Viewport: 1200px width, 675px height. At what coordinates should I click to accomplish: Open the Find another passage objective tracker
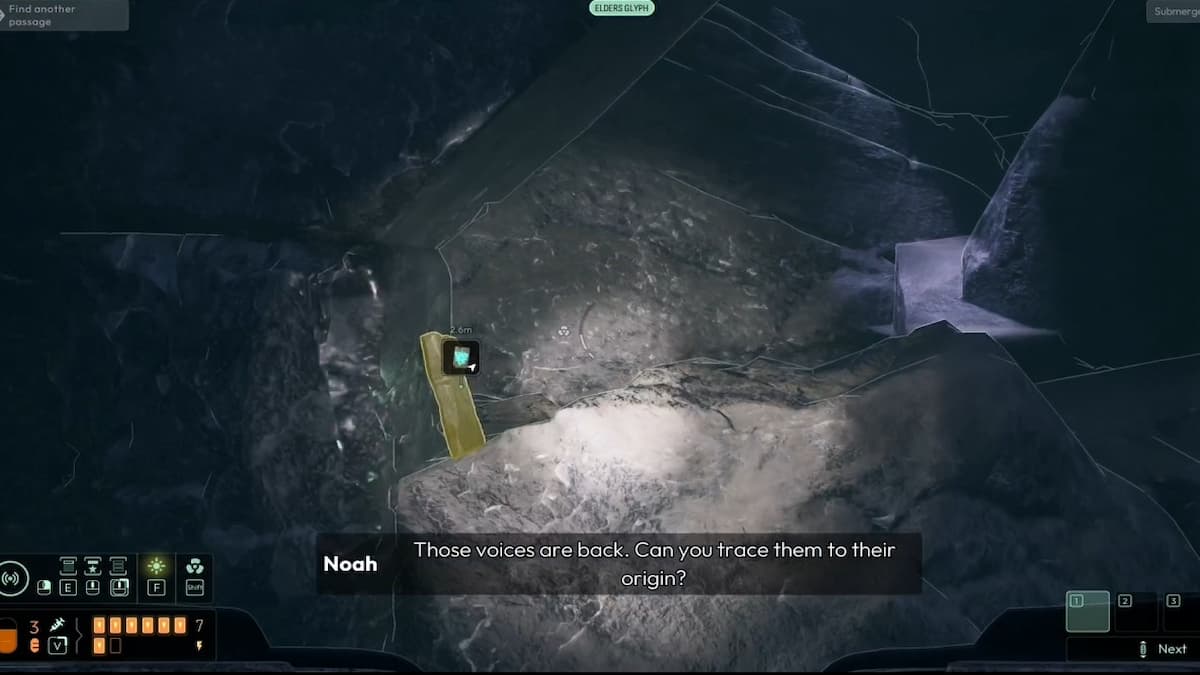point(62,15)
